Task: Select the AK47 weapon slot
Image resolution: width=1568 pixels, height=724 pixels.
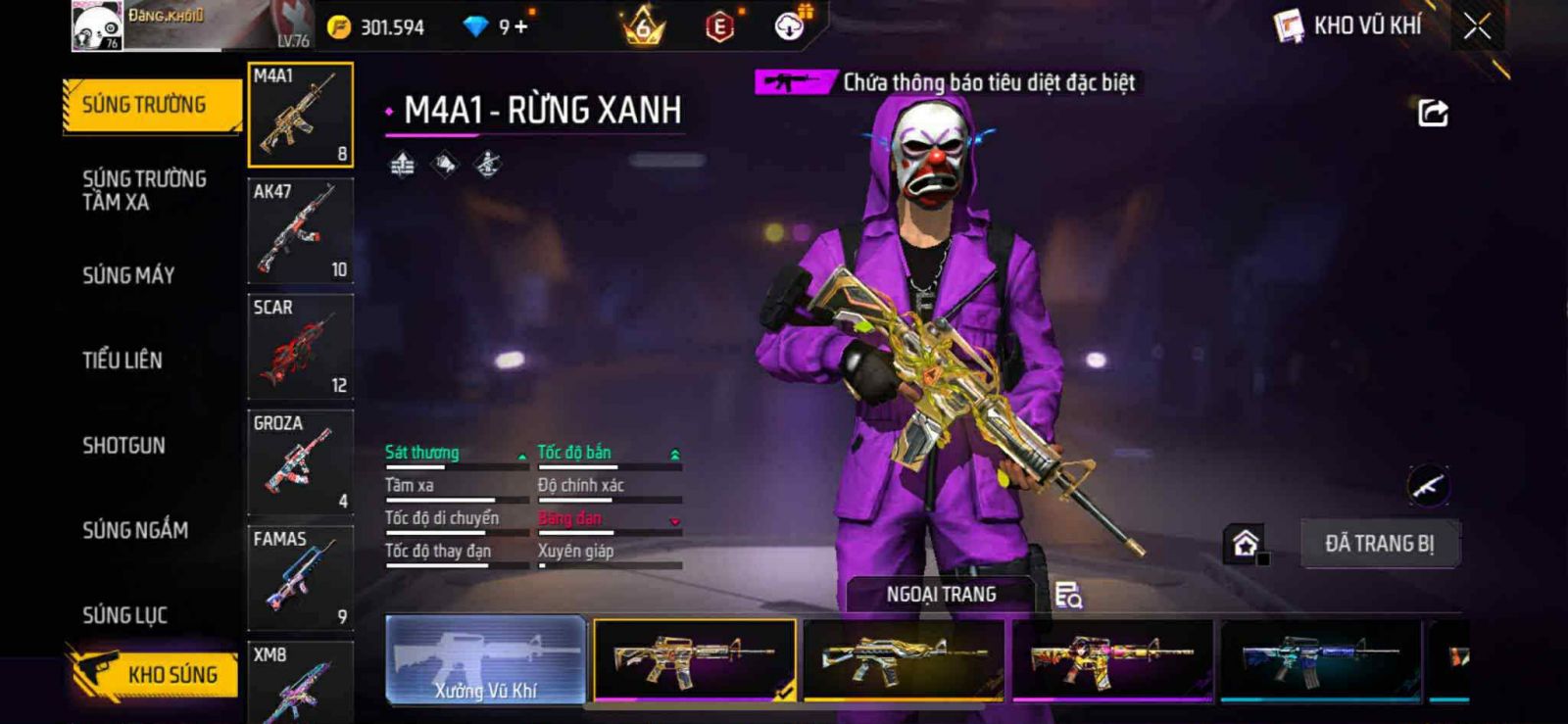Action: coord(300,230)
